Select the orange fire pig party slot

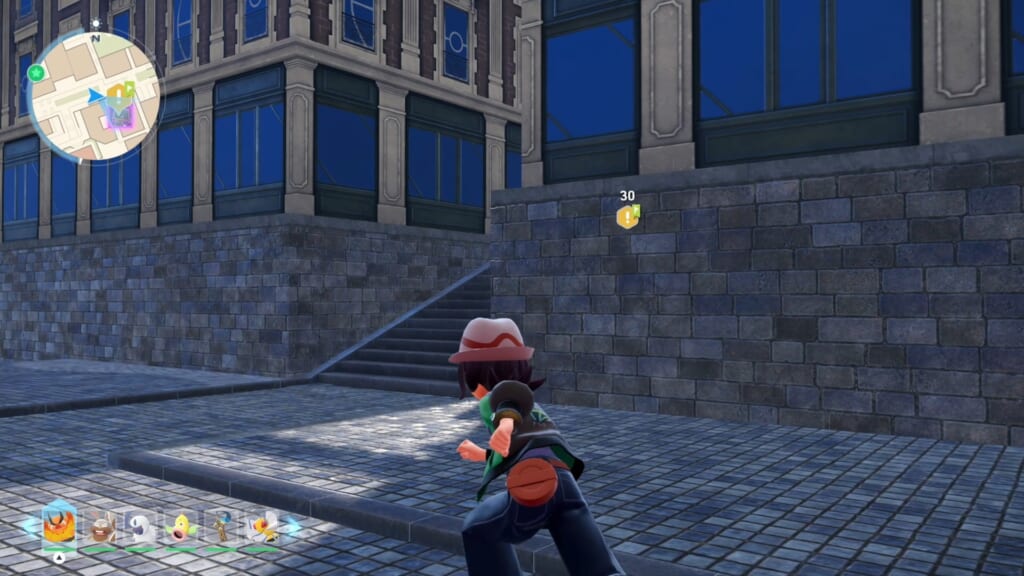[x=59, y=526]
